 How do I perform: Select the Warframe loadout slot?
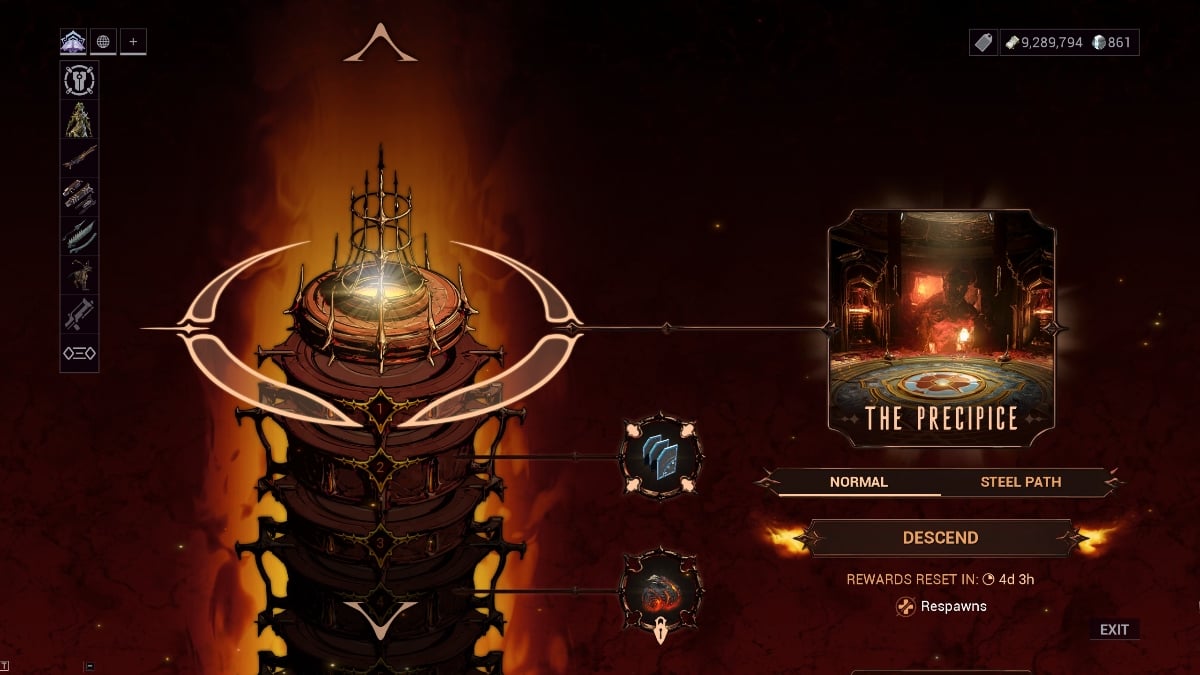coord(79,119)
